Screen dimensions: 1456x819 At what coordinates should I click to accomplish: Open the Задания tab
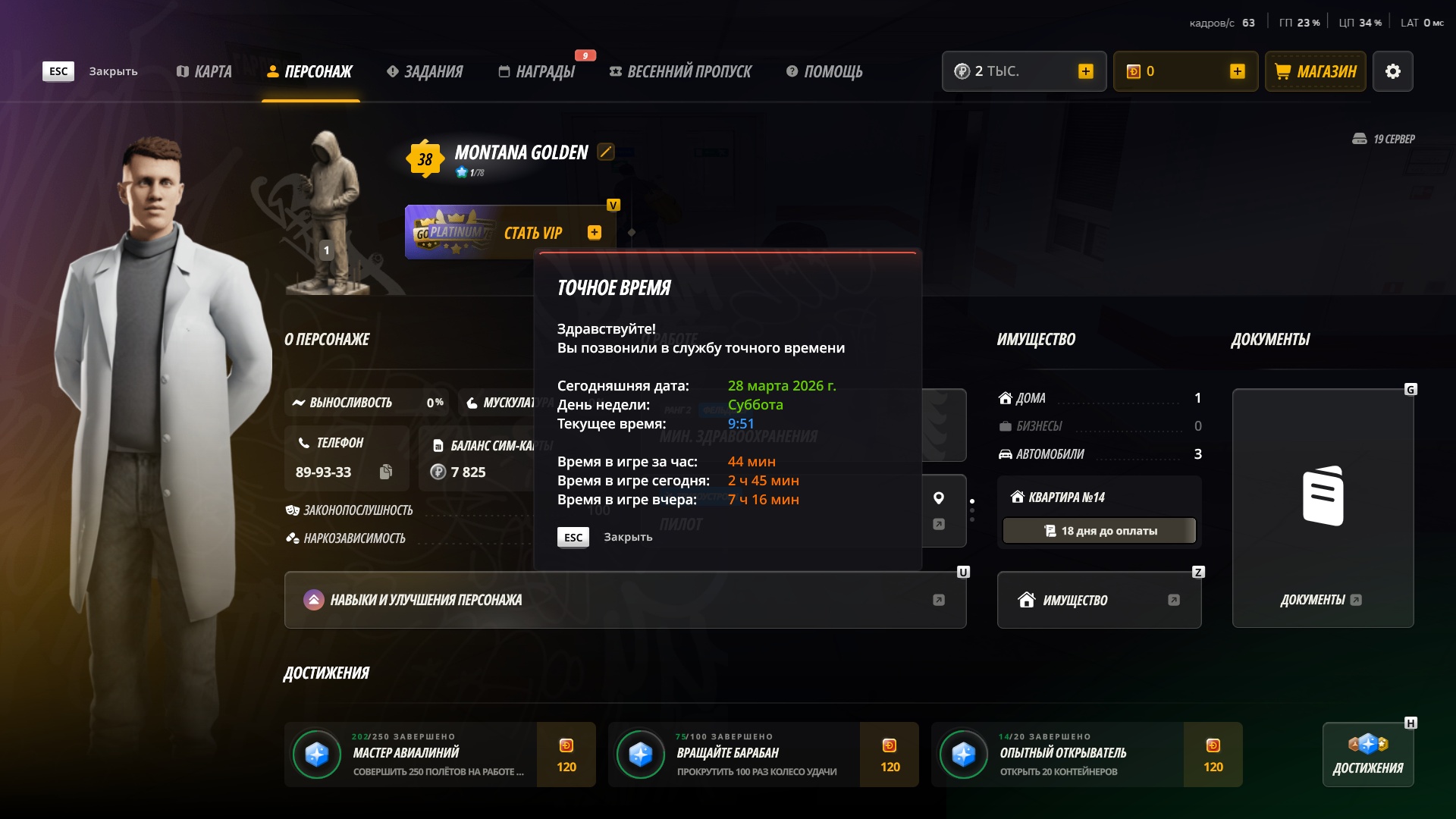pos(425,71)
